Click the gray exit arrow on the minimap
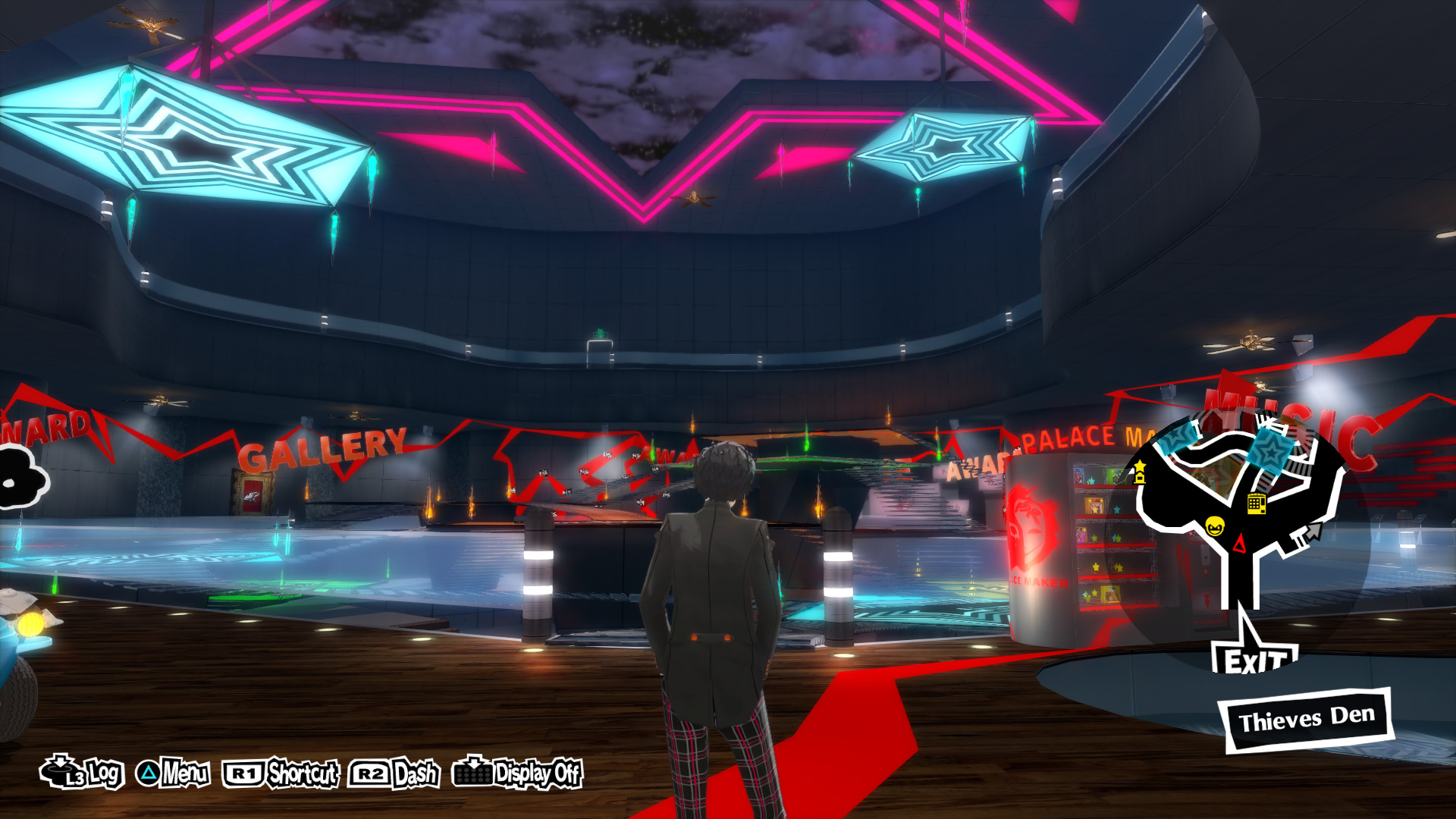1456x819 pixels. (x=1312, y=532)
